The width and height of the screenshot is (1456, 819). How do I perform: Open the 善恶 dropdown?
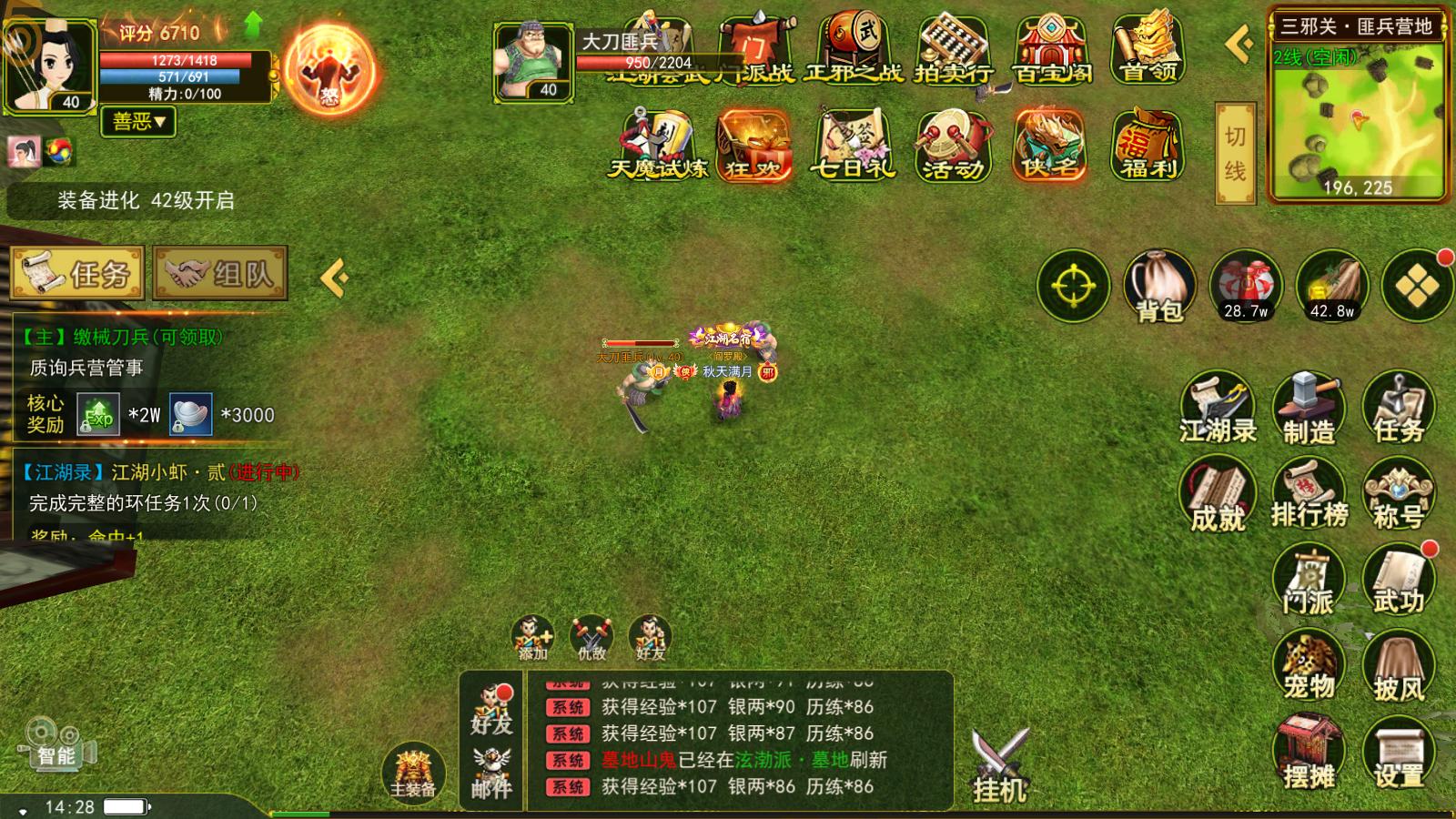pyautogui.click(x=139, y=121)
